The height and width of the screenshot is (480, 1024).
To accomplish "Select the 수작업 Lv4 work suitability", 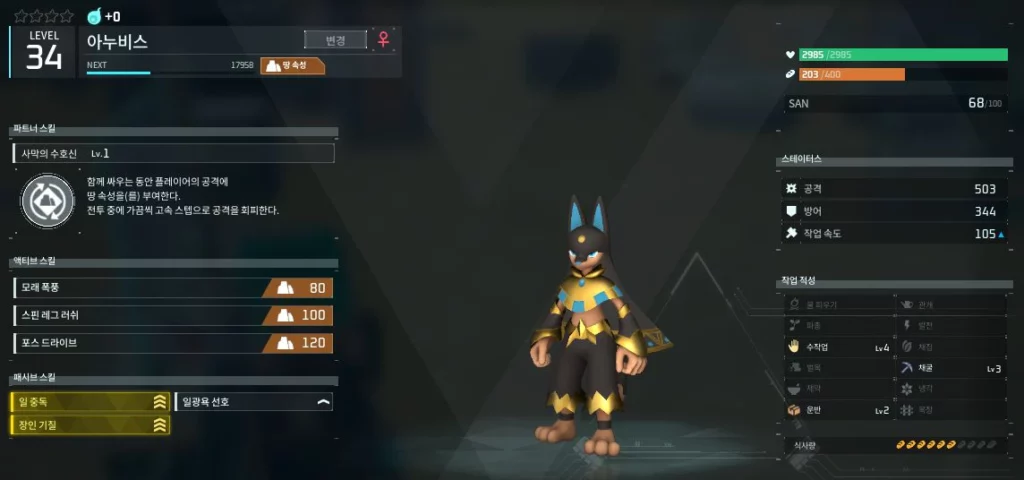I will (837, 347).
